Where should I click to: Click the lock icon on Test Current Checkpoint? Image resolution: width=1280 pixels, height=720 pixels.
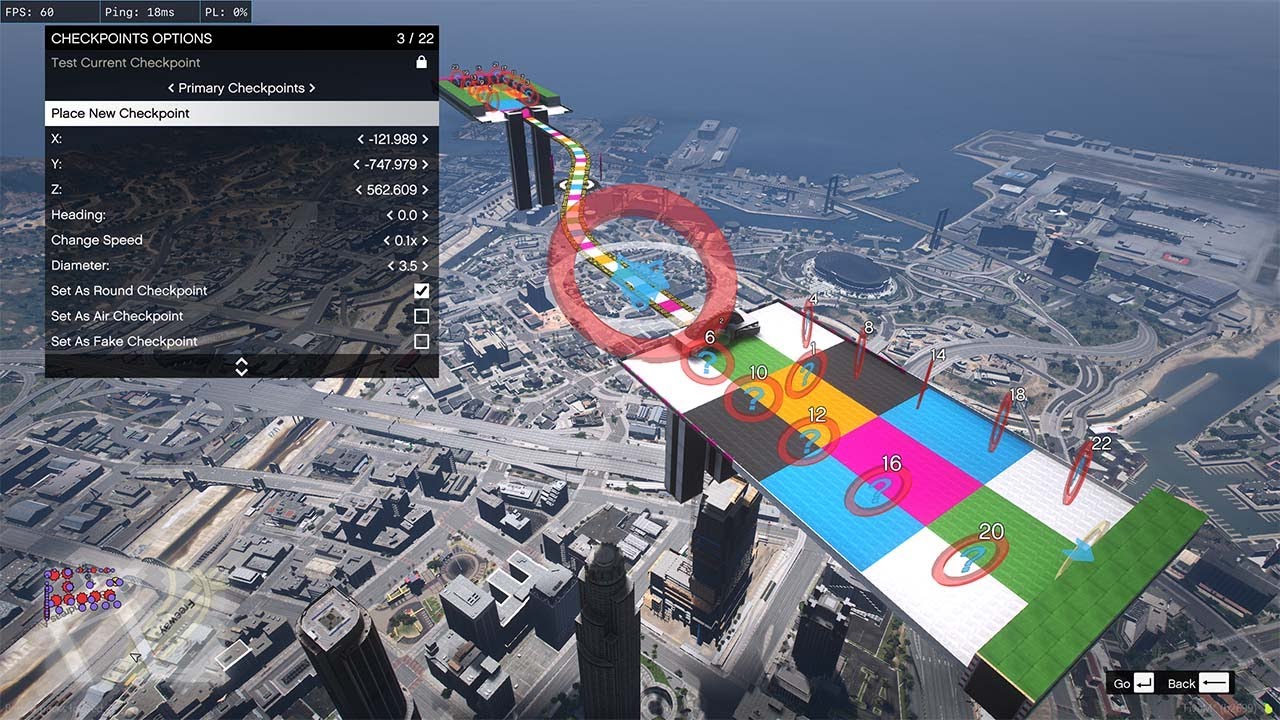(x=421, y=62)
